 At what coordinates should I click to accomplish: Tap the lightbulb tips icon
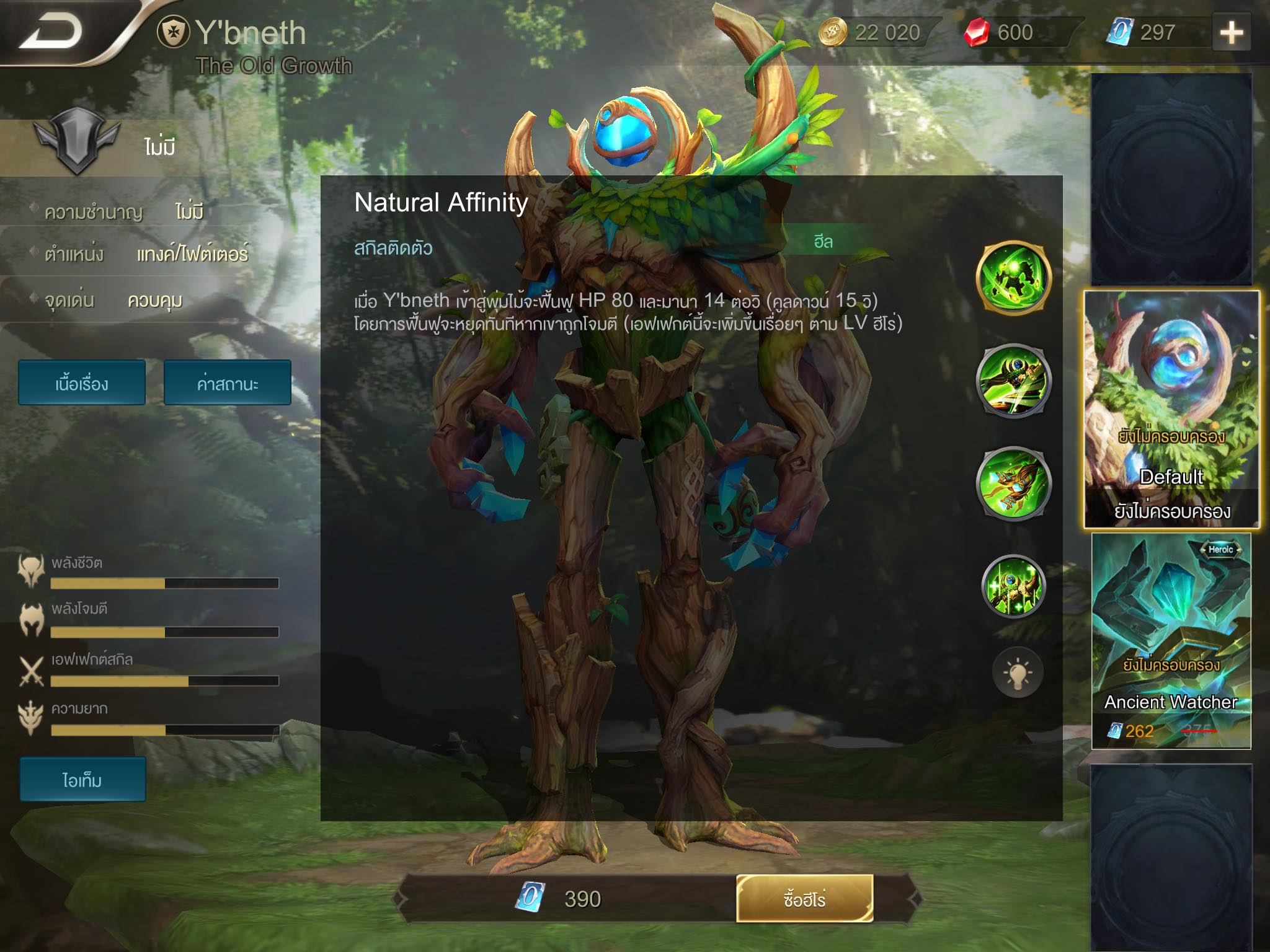1017,672
